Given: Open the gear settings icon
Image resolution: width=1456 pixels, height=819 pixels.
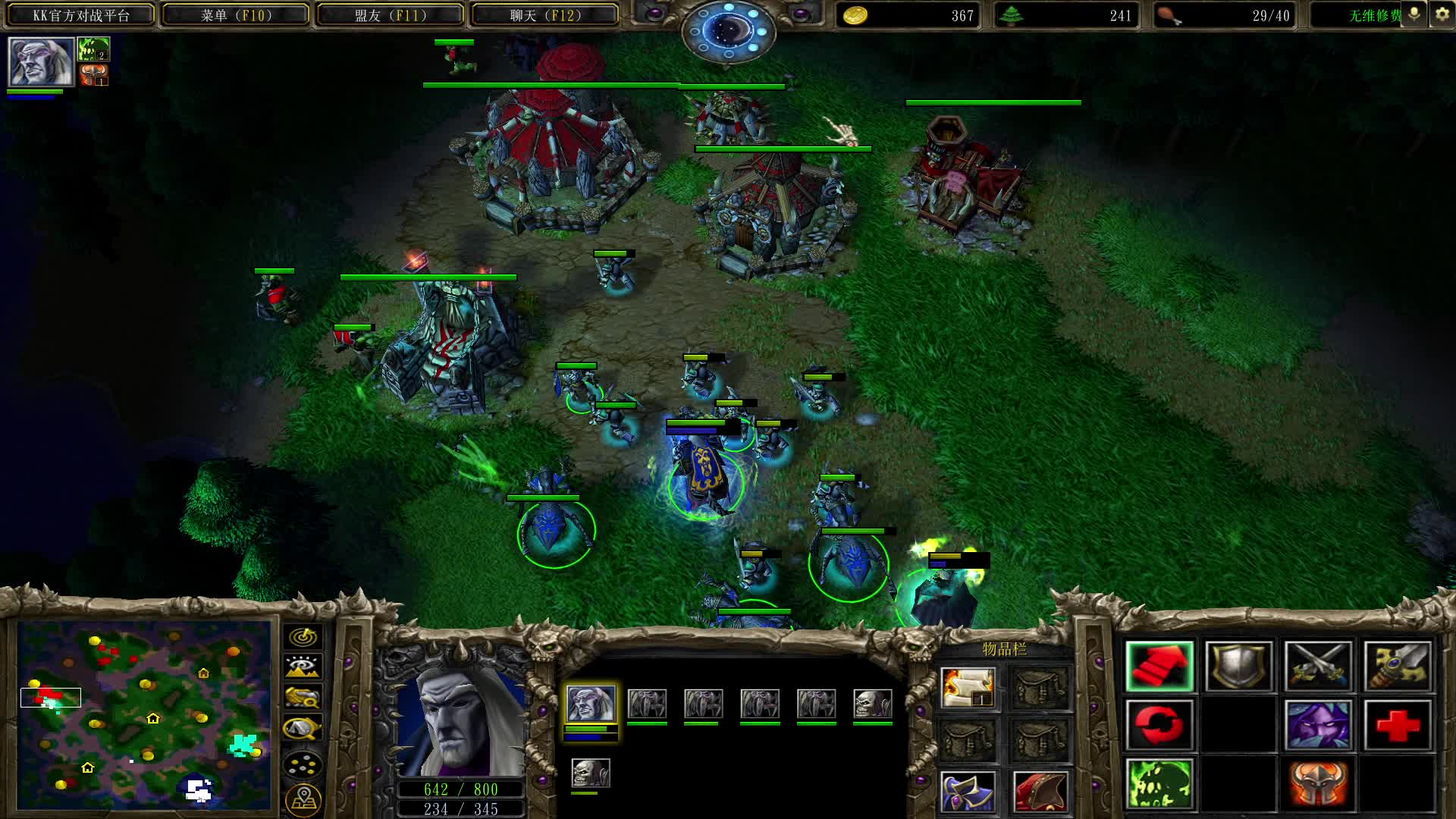Looking at the screenshot, I should [x=1442, y=14].
